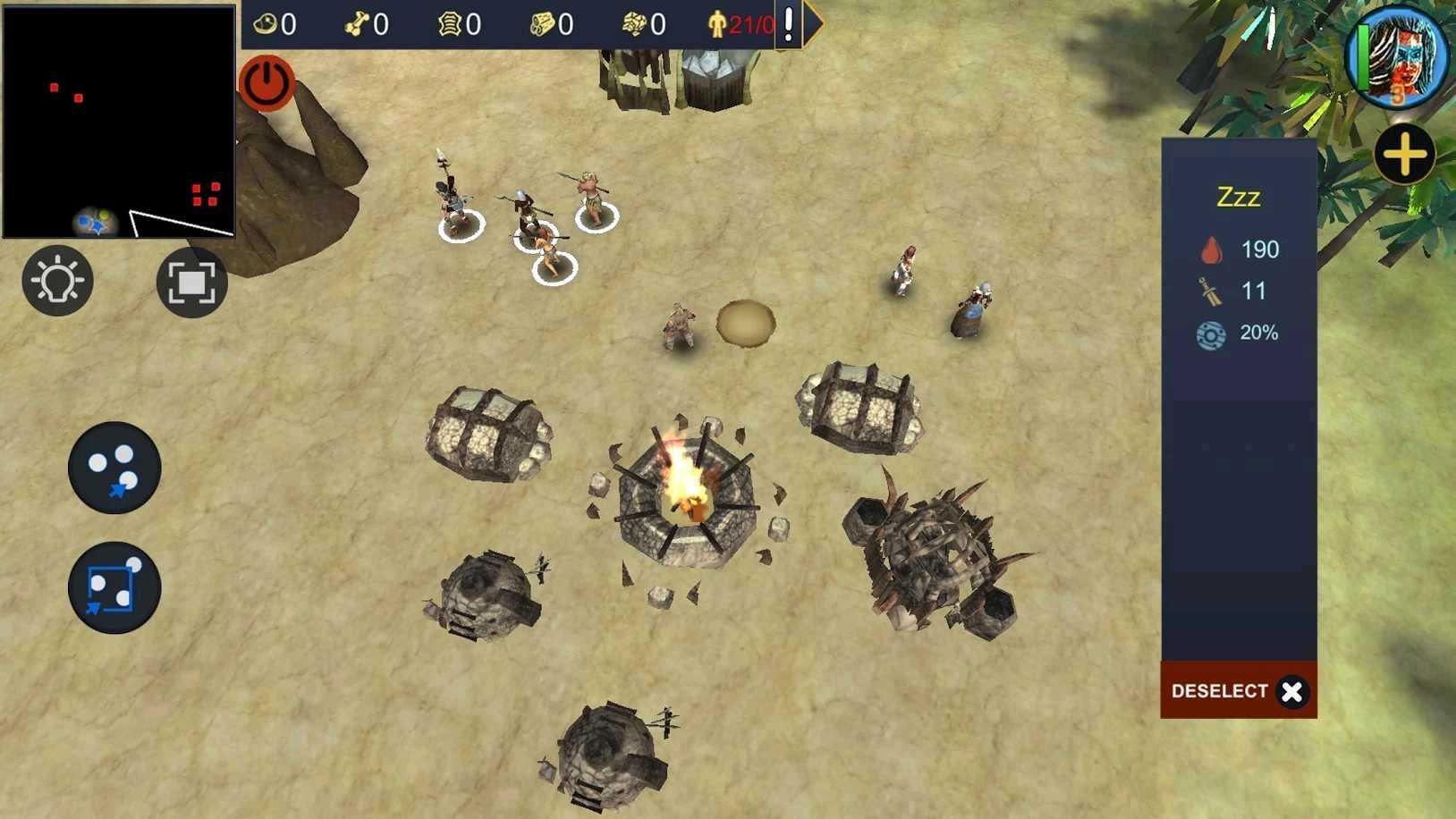The image size is (1456, 819).
Task: Expand the gold plus button below the portrait
Action: (1405, 155)
